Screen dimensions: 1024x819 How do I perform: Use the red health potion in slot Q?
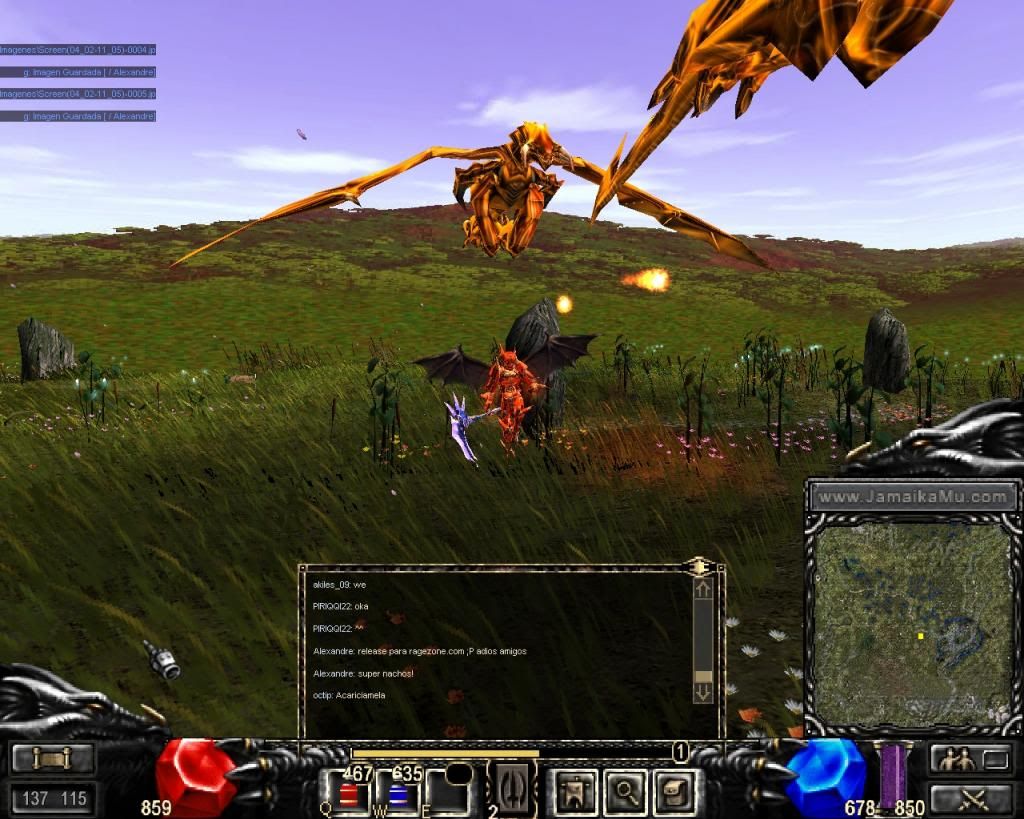(349, 794)
